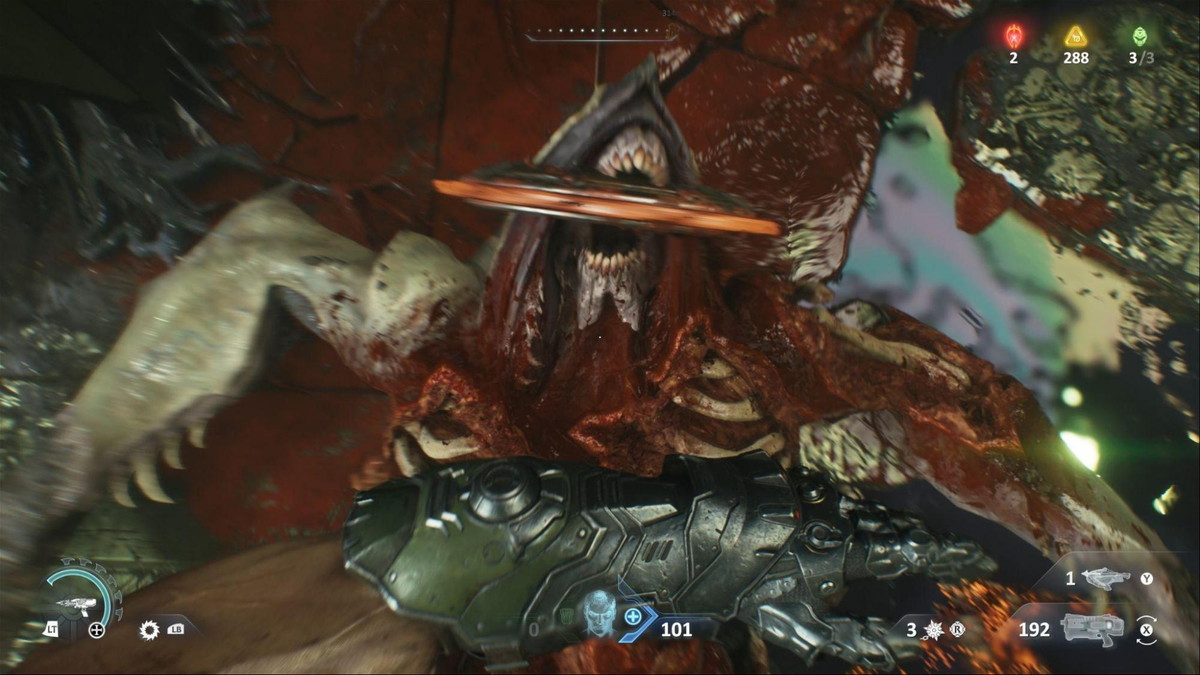1200x675 pixels.
Task: Click the green Slayer helmet extra lives icon
Action: coord(1139,36)
